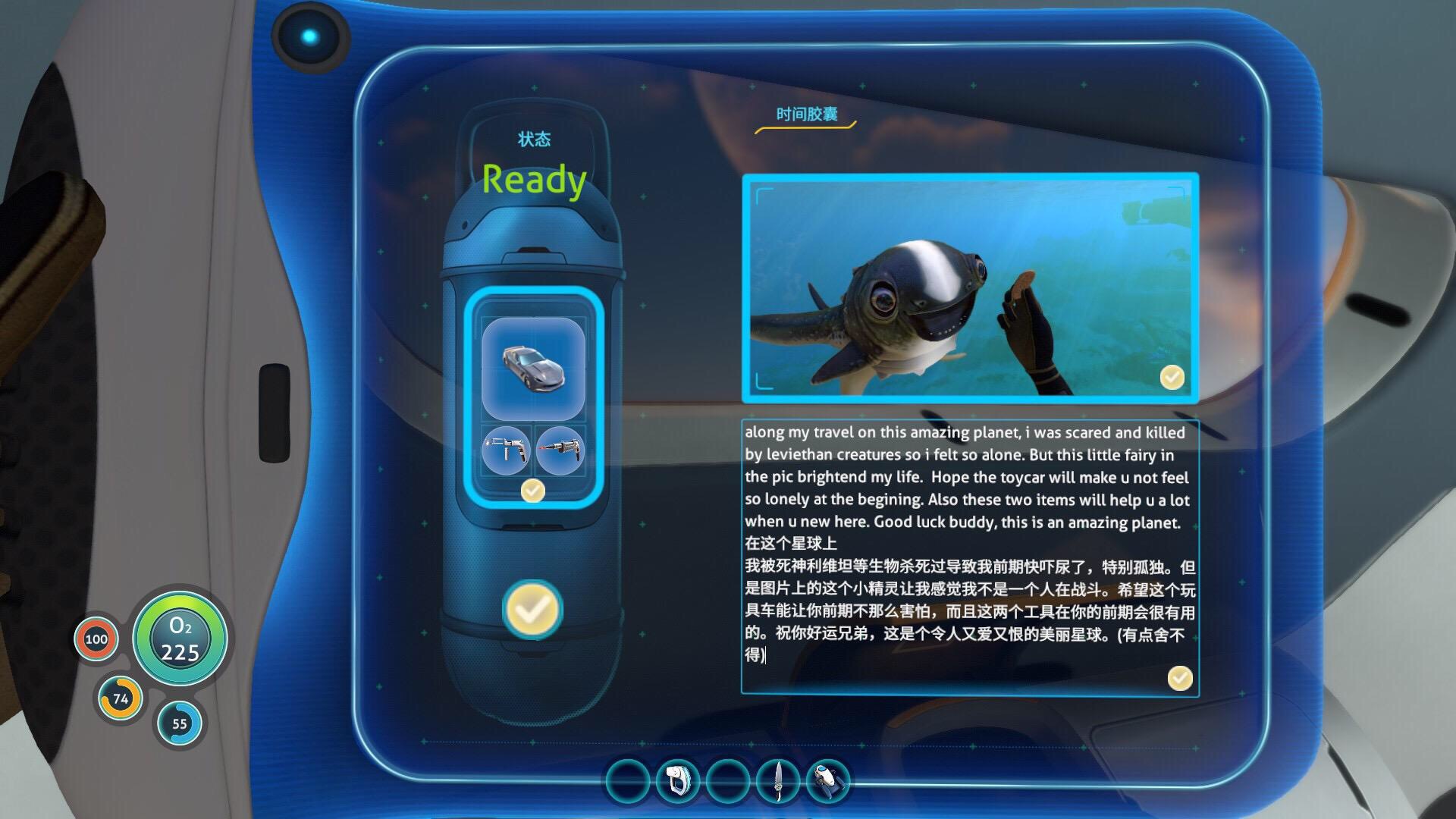This screenshot has height=819, width=1456.
Task: Equip the Seaglide from the quickbar
Action: point(829,781)
